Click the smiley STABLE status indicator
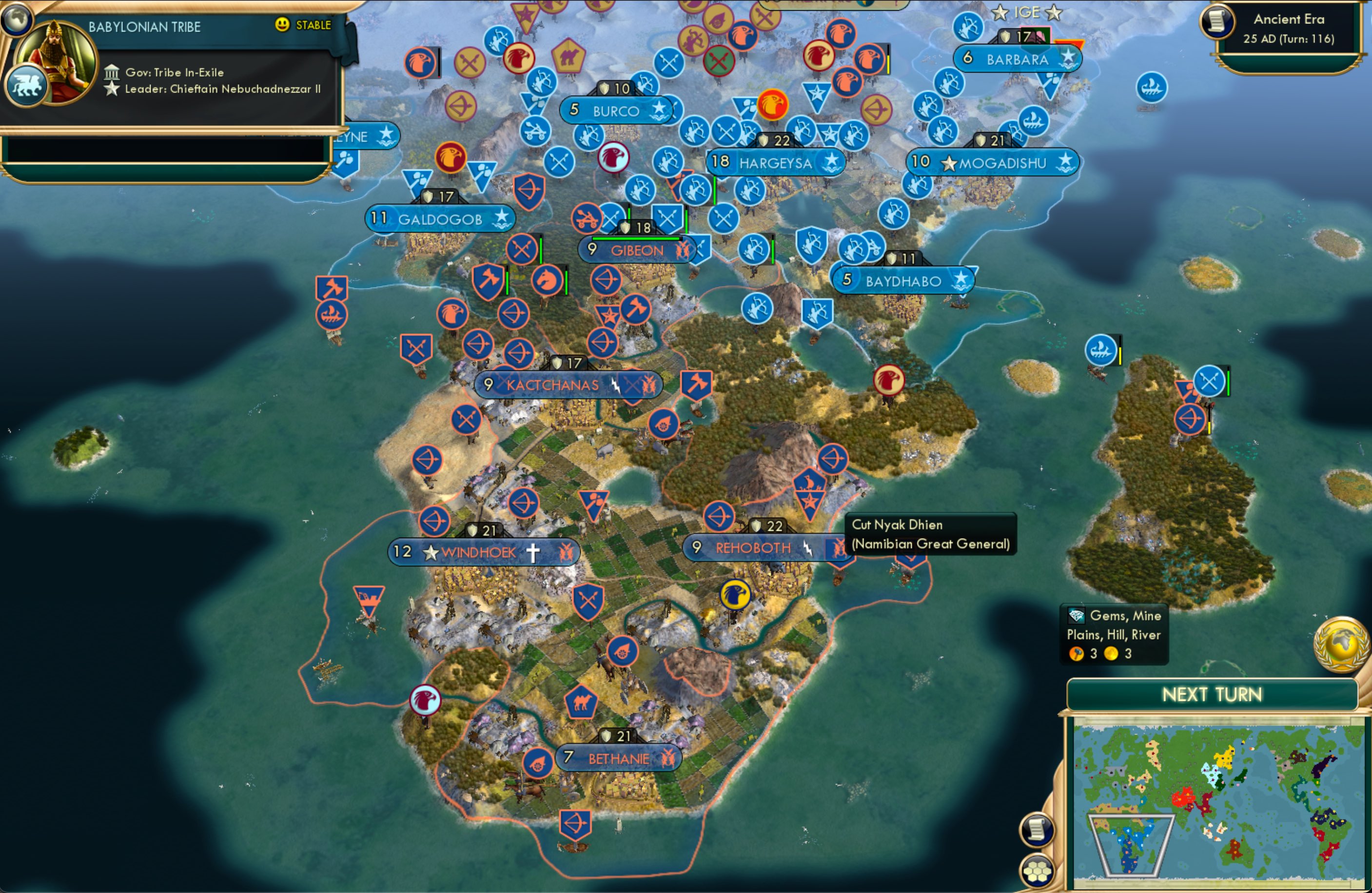 coord(282,25)
